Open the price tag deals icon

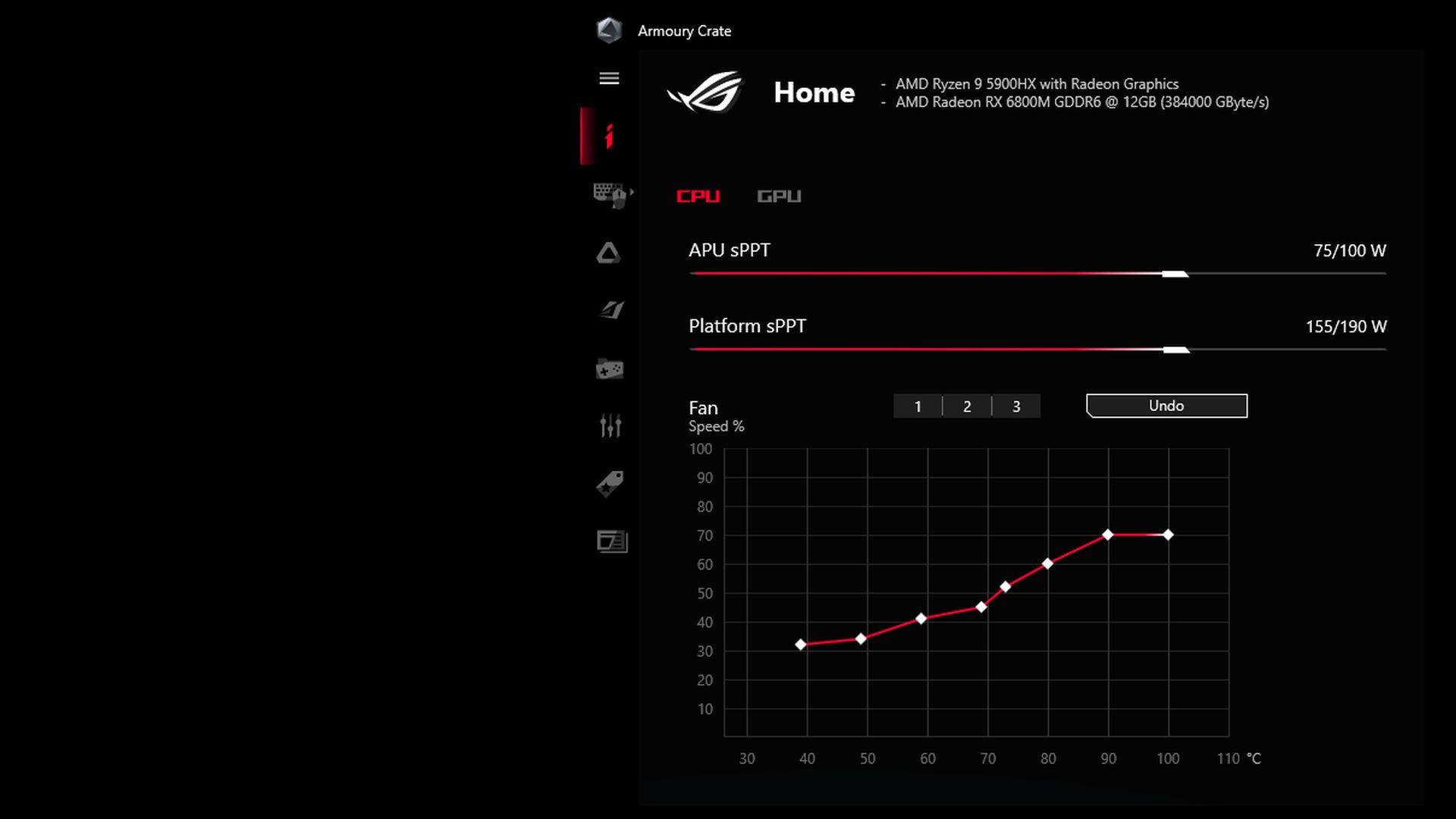610,483
